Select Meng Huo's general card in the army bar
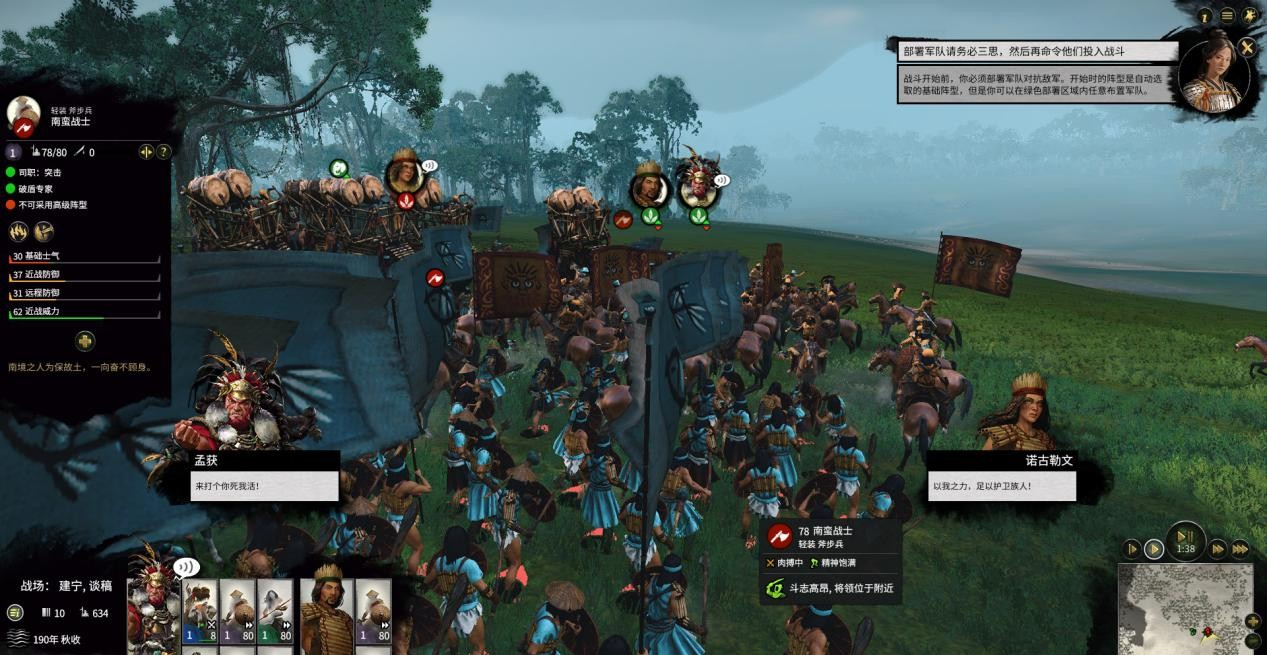 pyautogui.click(x=155, y=605)
